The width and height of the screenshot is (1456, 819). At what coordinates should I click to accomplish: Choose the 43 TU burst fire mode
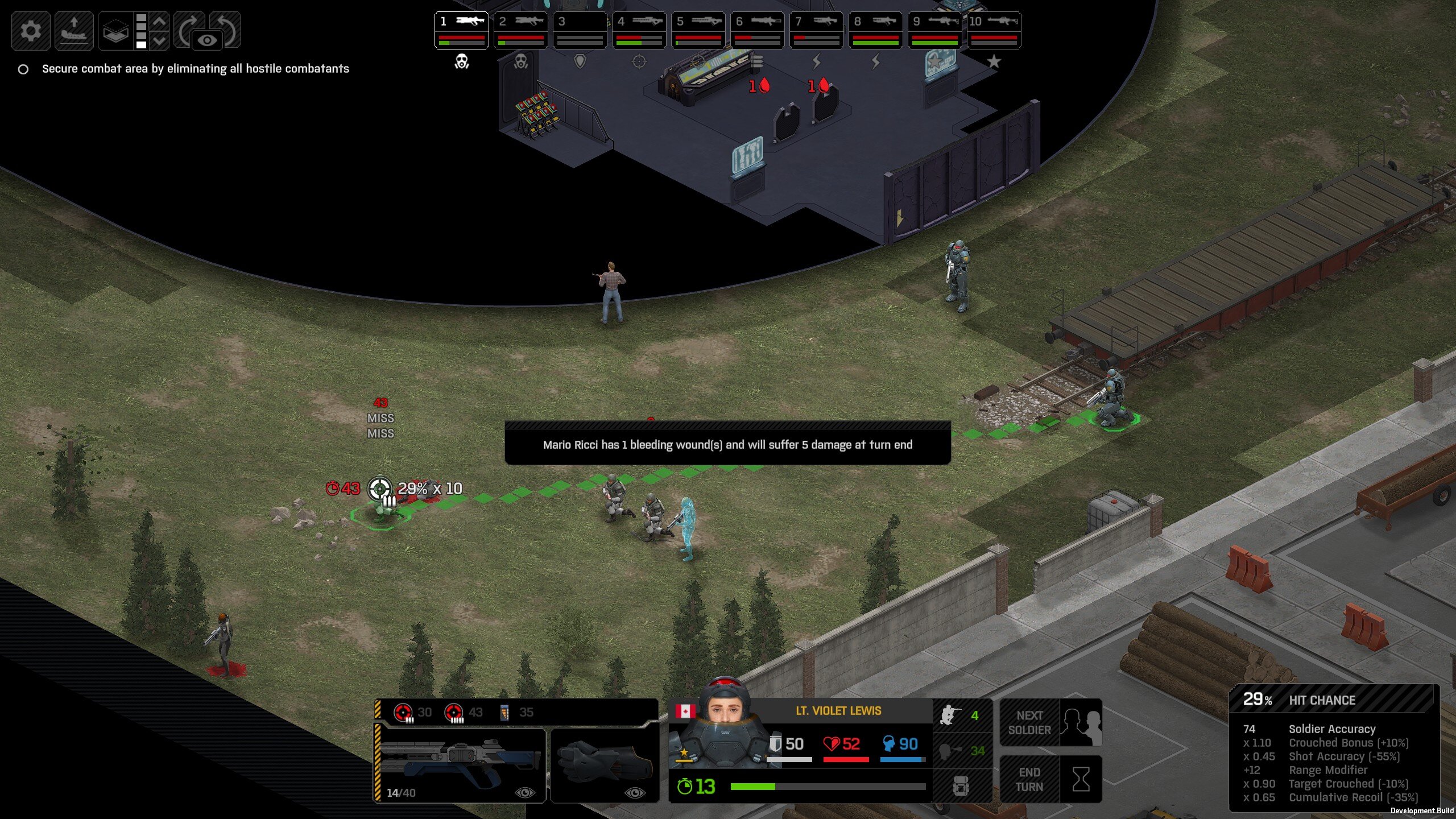[x=463, y=712]
